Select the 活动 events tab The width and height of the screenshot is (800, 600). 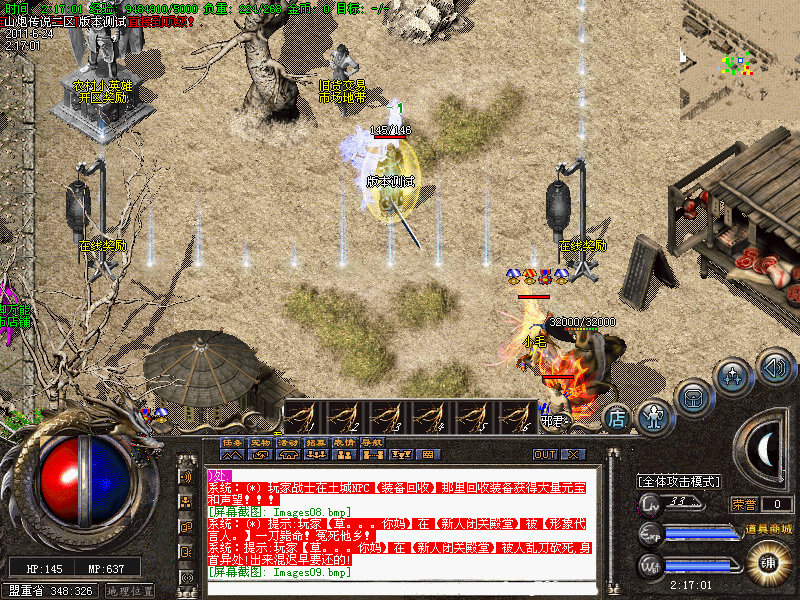tap(288, 441)
